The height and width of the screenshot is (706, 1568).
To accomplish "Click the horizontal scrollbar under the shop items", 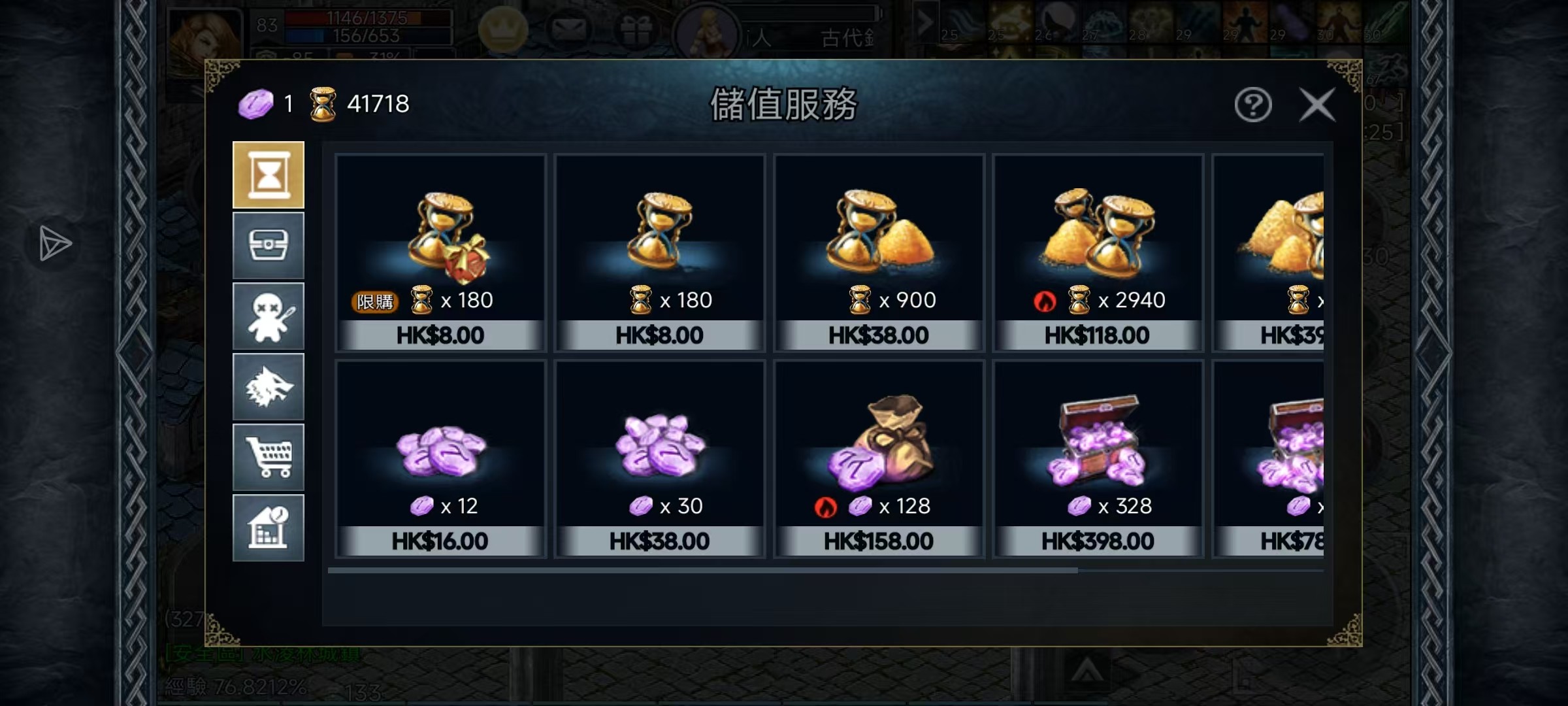I will 702,571.
